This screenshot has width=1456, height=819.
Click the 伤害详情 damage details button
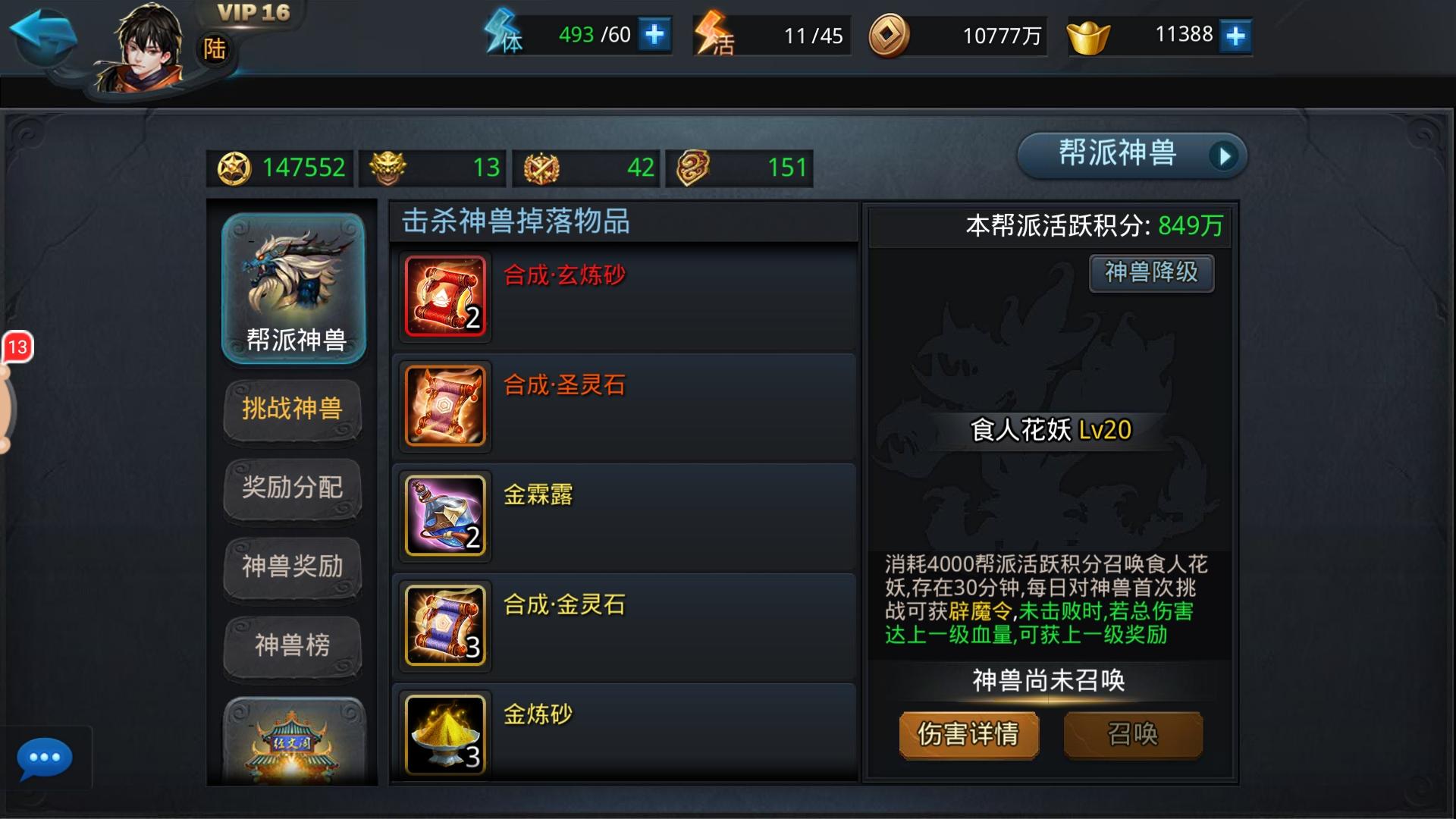coord(969,734)
